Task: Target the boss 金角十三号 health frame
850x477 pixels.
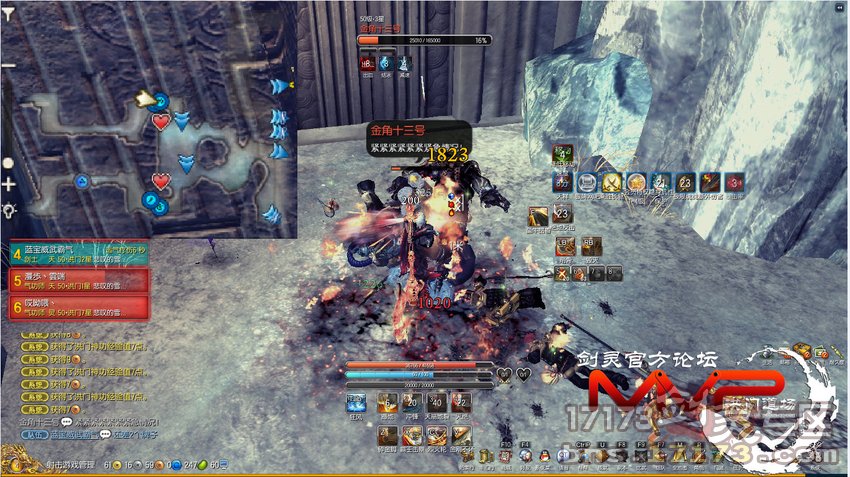Action: click(424, 40)
